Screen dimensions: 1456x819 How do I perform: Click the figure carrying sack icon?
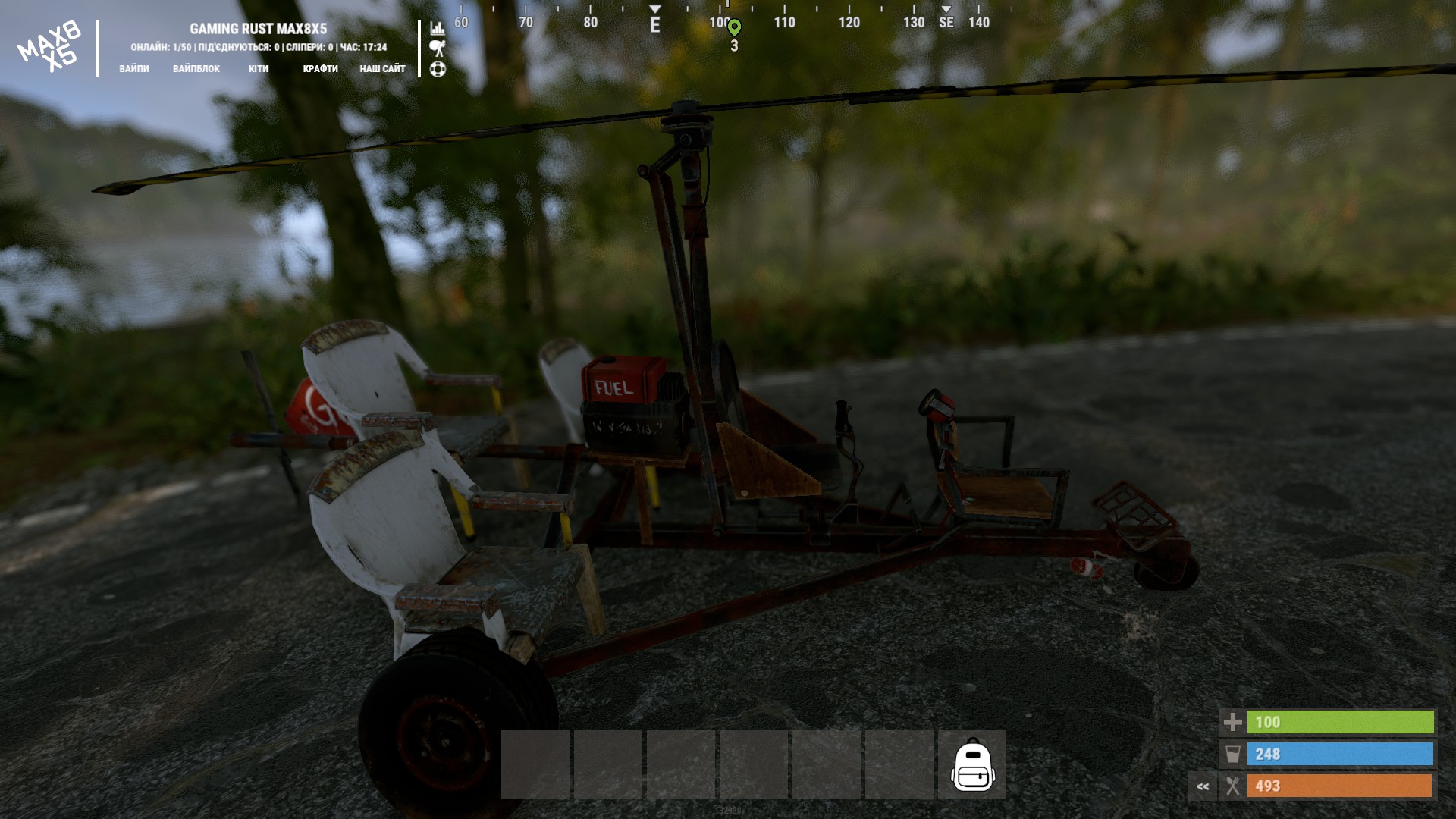click(x=438, y=49)
